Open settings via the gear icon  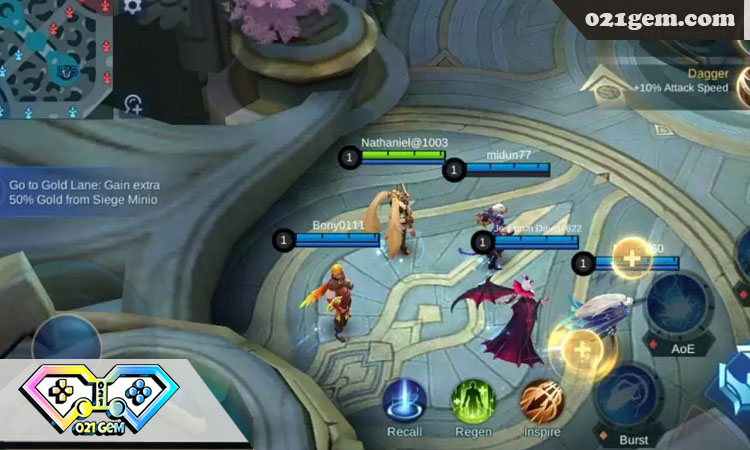tap(132, 7)
